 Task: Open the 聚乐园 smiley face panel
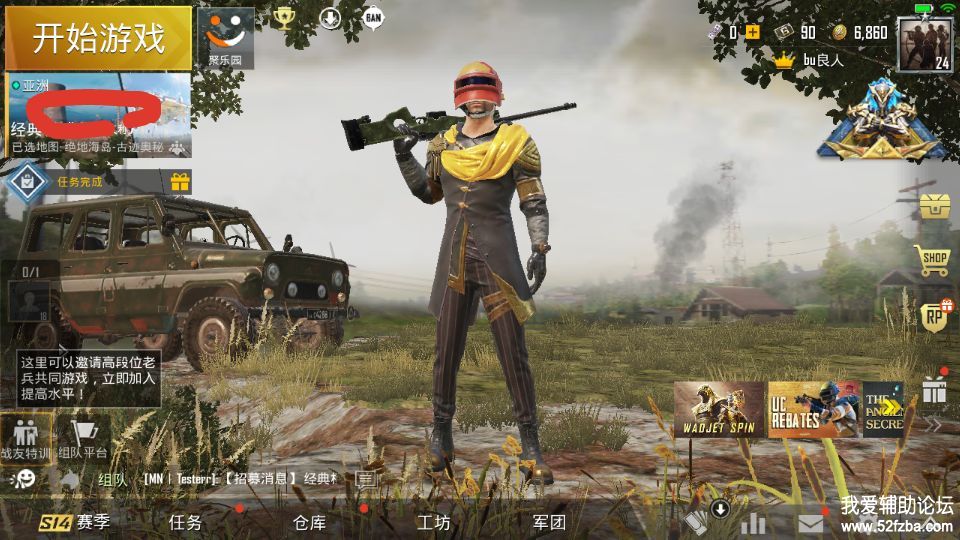[x=225, y=37]
